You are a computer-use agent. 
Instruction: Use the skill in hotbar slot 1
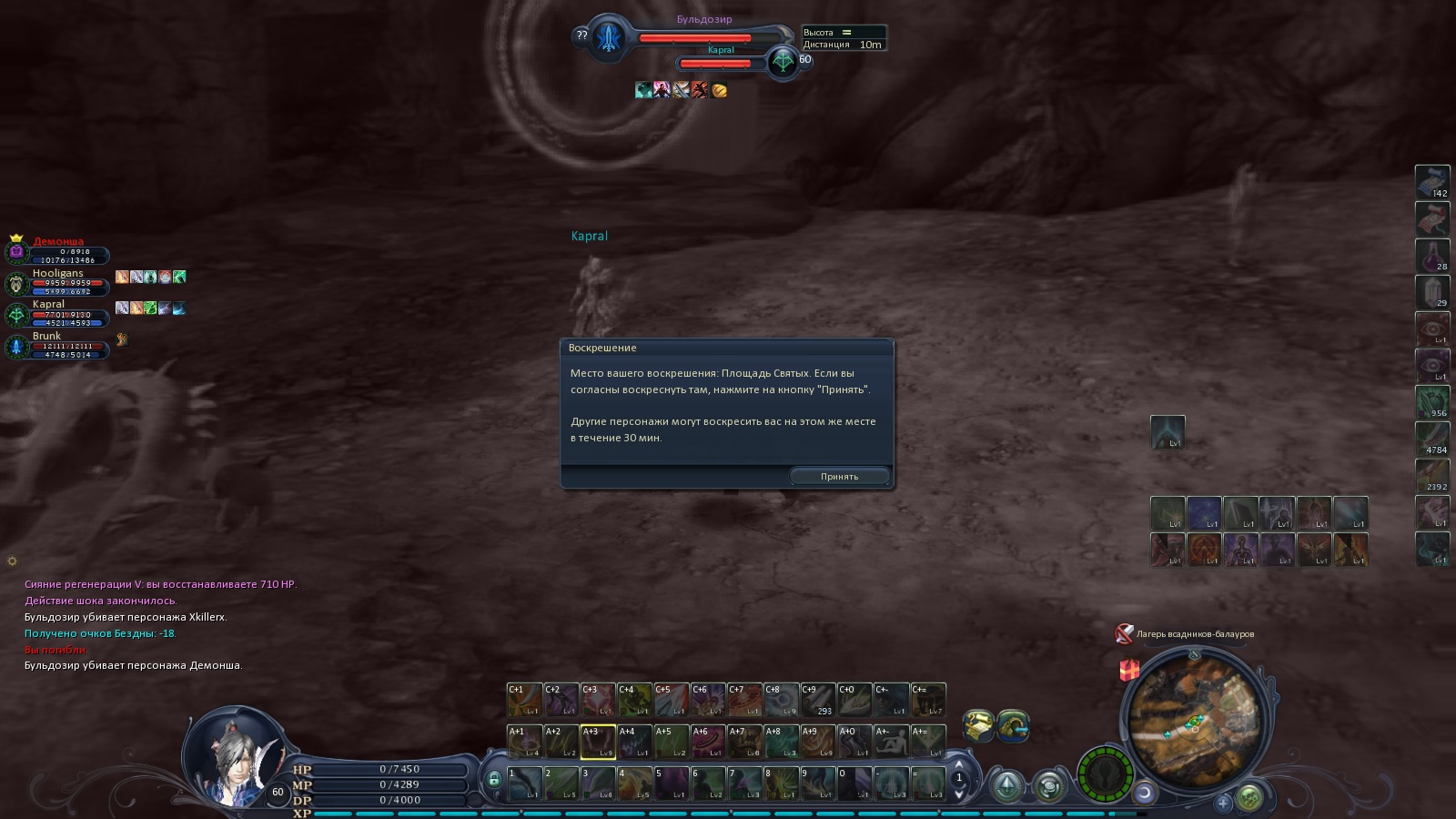coord(524,784)
